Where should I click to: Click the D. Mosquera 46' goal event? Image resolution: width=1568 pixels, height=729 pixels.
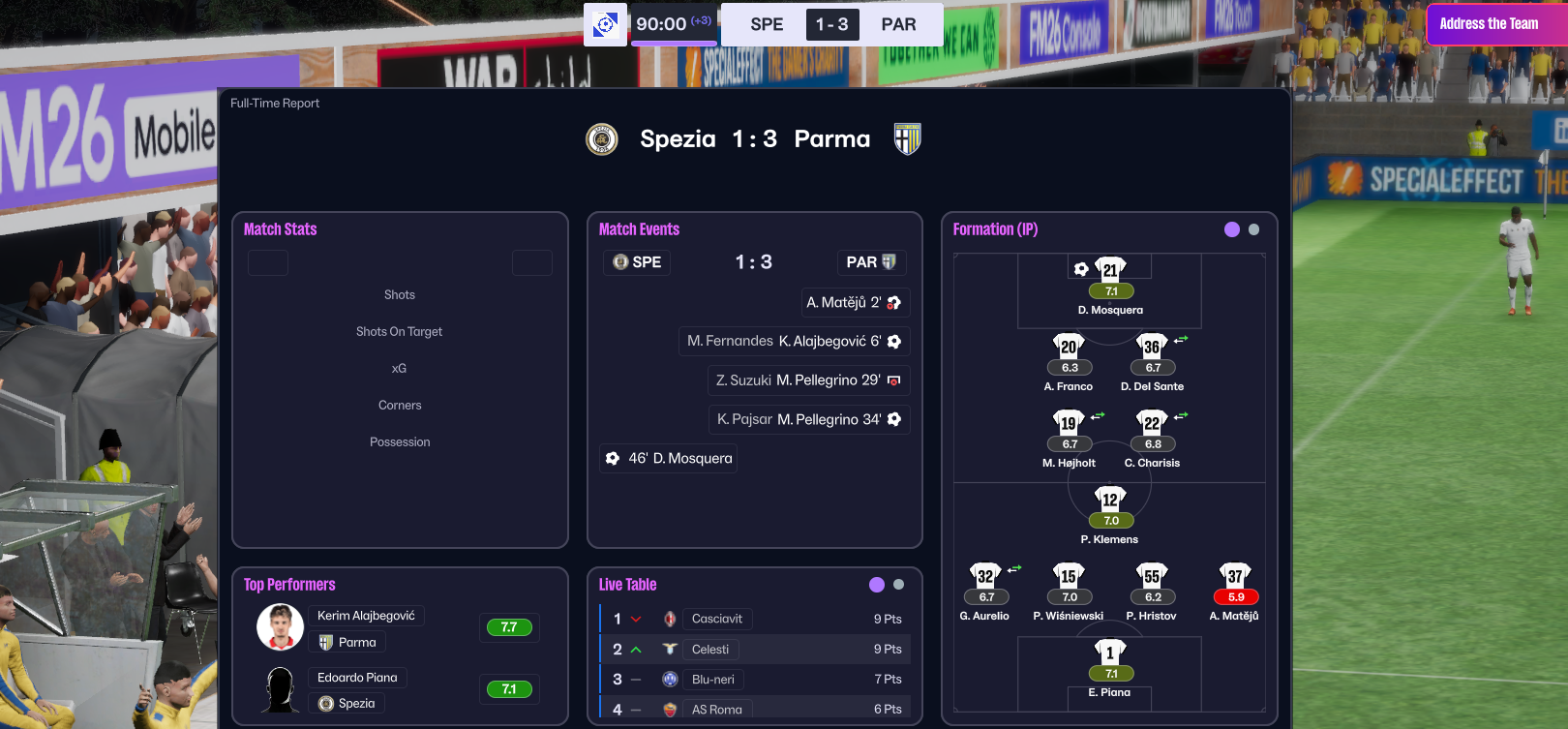669,458
